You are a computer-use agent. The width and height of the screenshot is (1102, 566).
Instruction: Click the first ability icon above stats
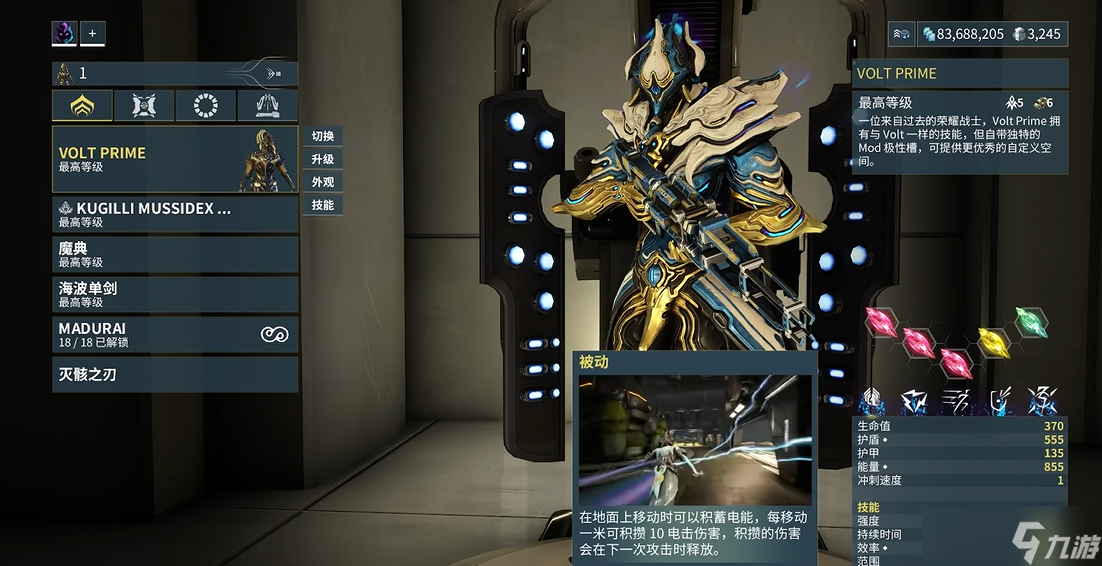tap(872, 402)
